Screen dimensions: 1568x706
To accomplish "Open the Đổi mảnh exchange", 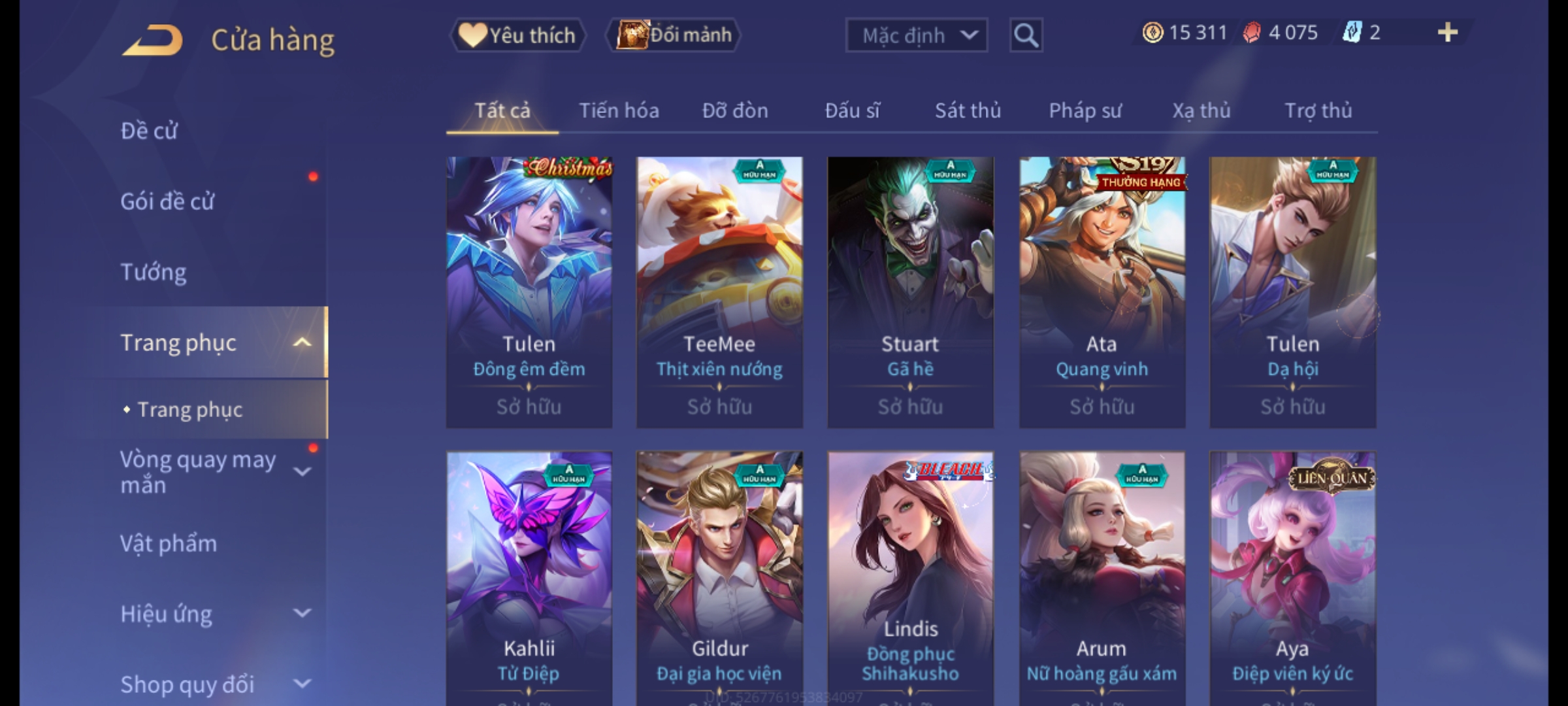I will pos(674,35).
